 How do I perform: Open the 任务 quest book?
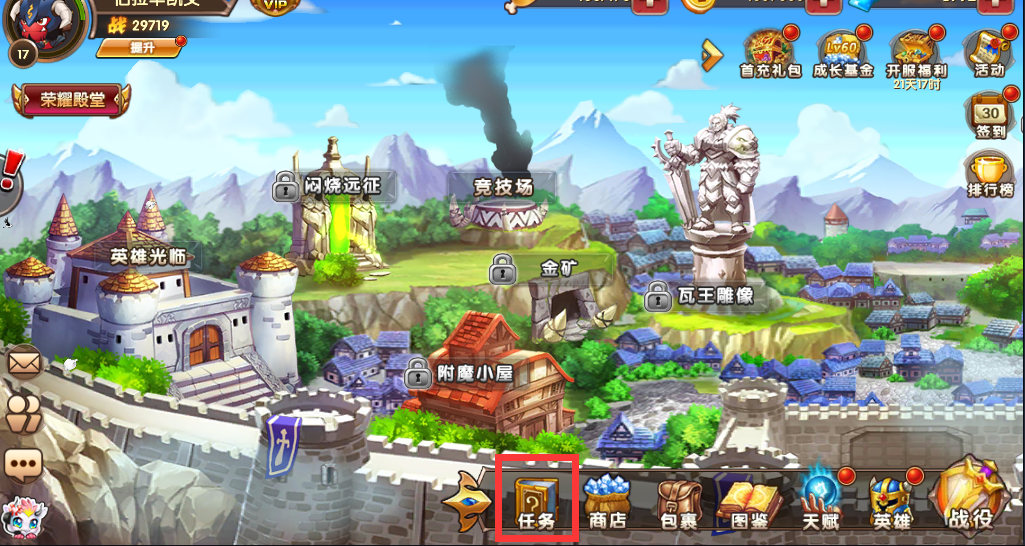(x=537, y=499)
